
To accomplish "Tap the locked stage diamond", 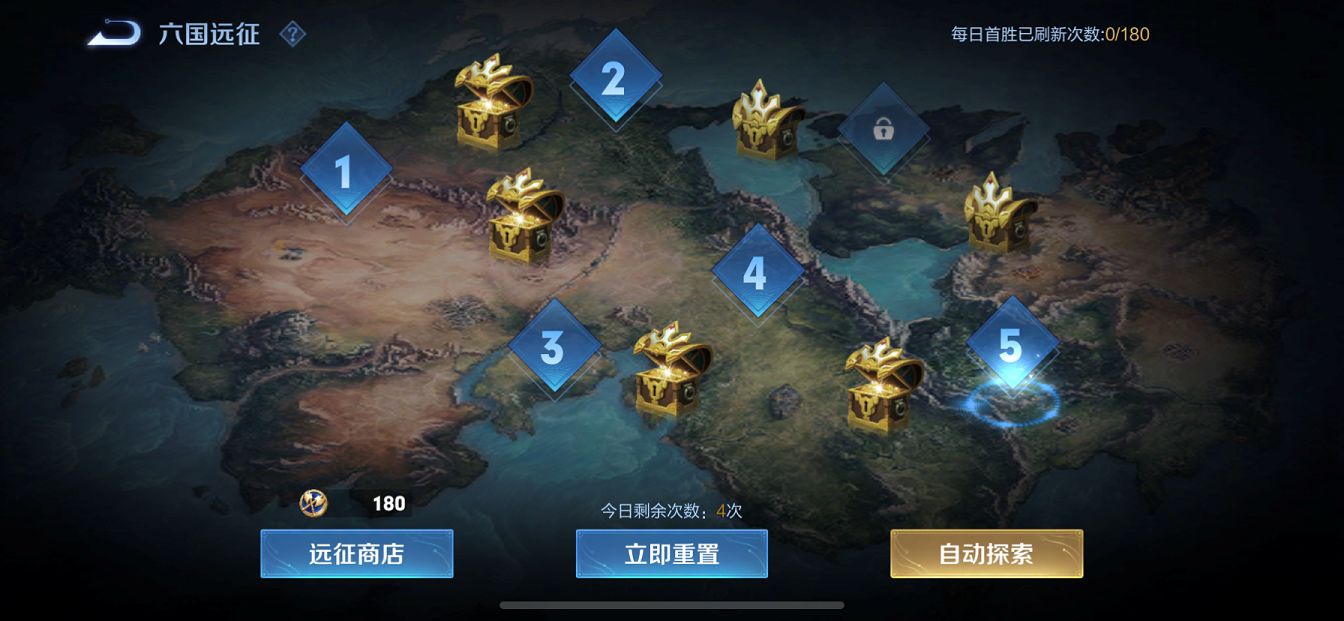I will click(x=883, y=129).
